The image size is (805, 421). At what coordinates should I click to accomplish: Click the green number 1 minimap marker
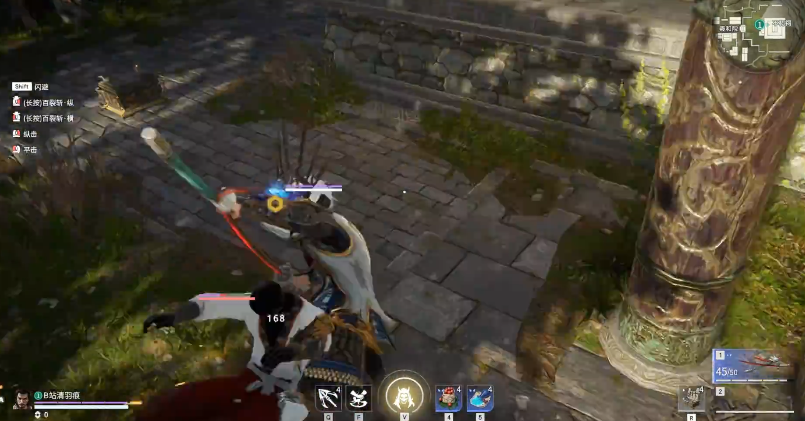pyautogui.click(x=760, y=24)
